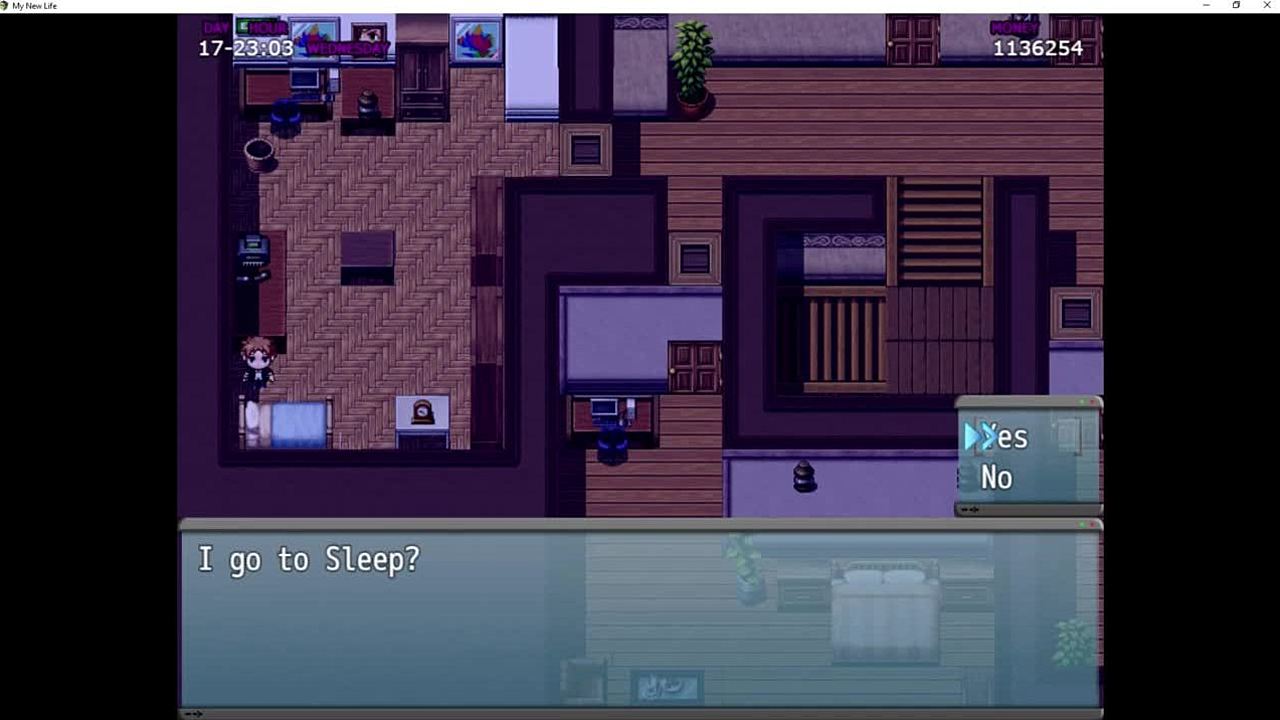1280x720 pixels.
Task: Choose Yes to go to sleep
Action: pos(1004,437)
